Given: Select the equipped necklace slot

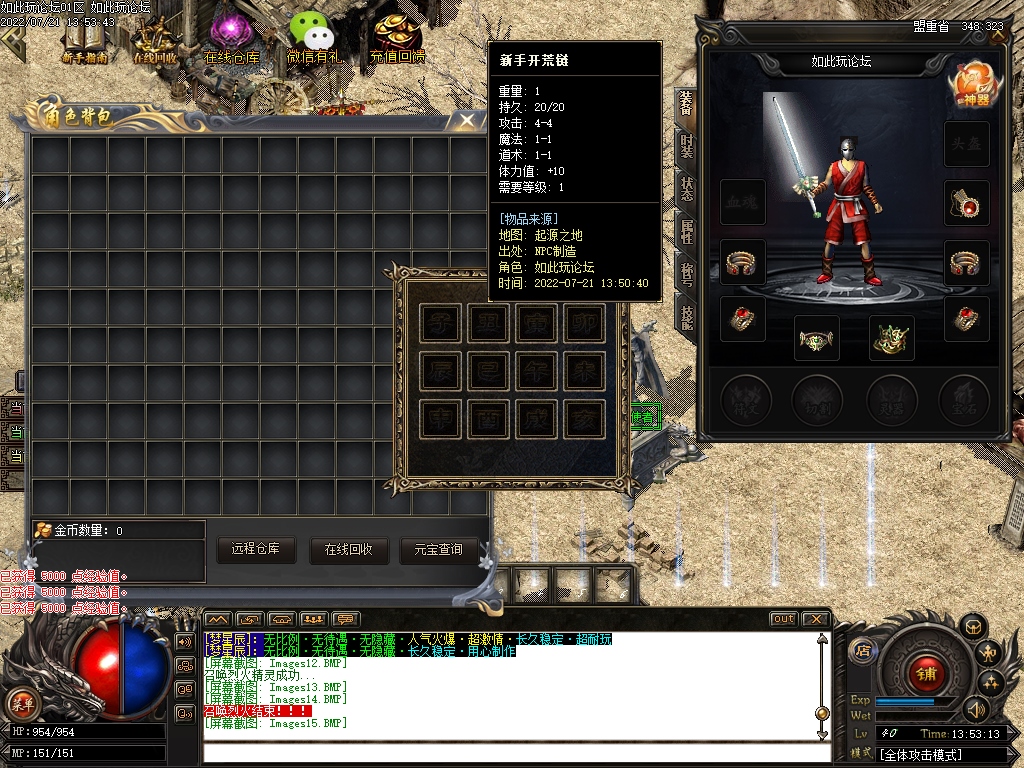Looking at the screenshot, I should point(967,204).
